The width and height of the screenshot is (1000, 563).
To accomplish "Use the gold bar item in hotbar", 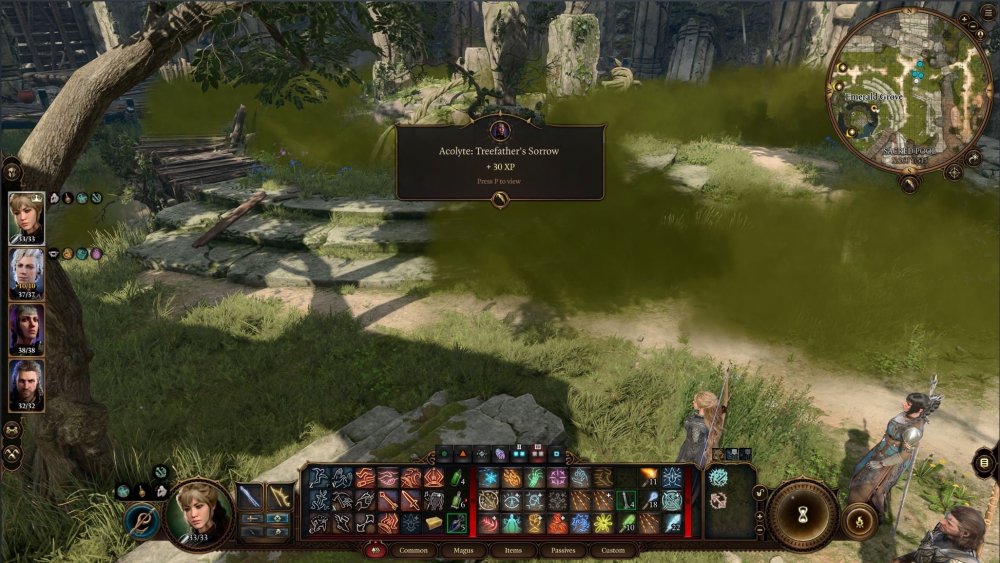I will [x=433, y=523].
